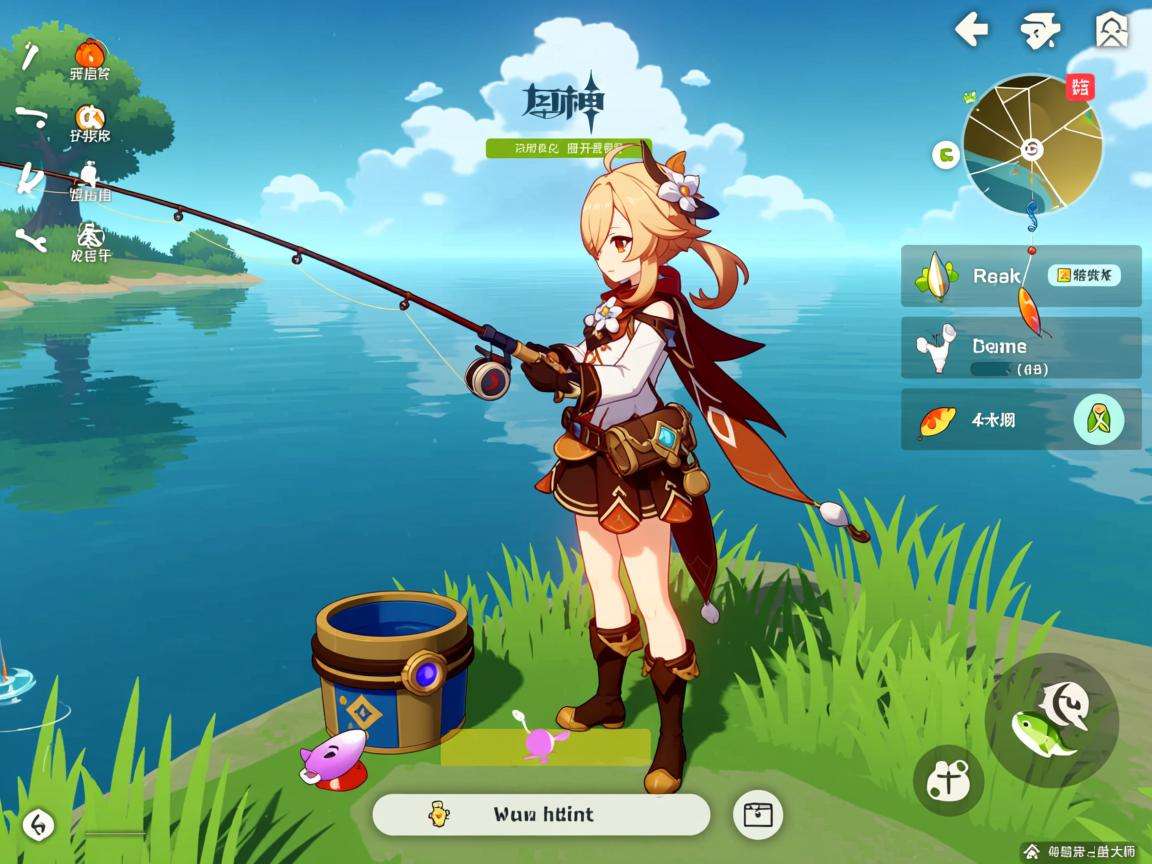Viewport: 1152px width, 864px height.
Task: Select the orange fruit icon
Action: 90,52
